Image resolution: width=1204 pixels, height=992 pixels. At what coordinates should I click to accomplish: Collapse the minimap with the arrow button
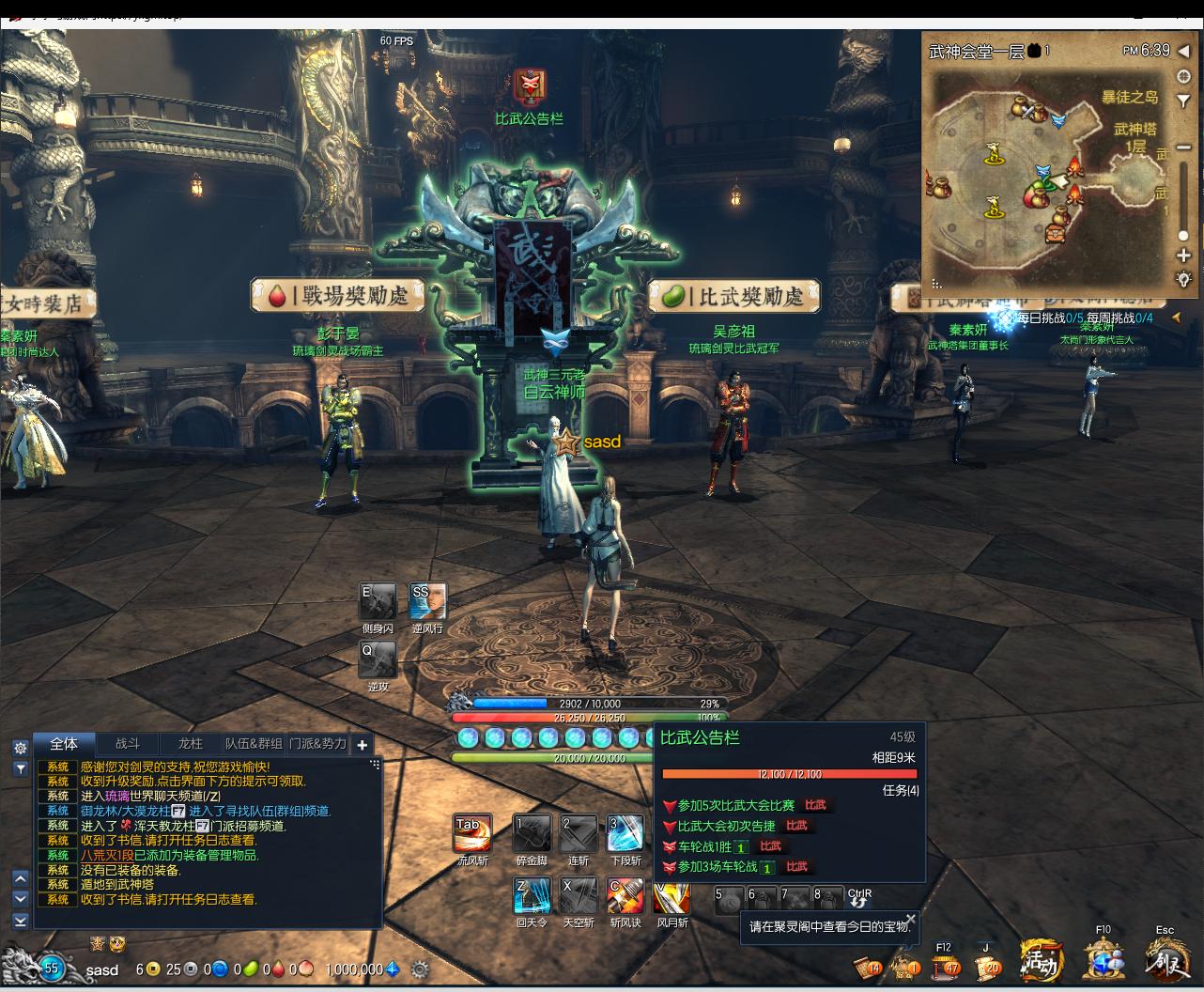pyautogui.click(x=1184, y=51)
